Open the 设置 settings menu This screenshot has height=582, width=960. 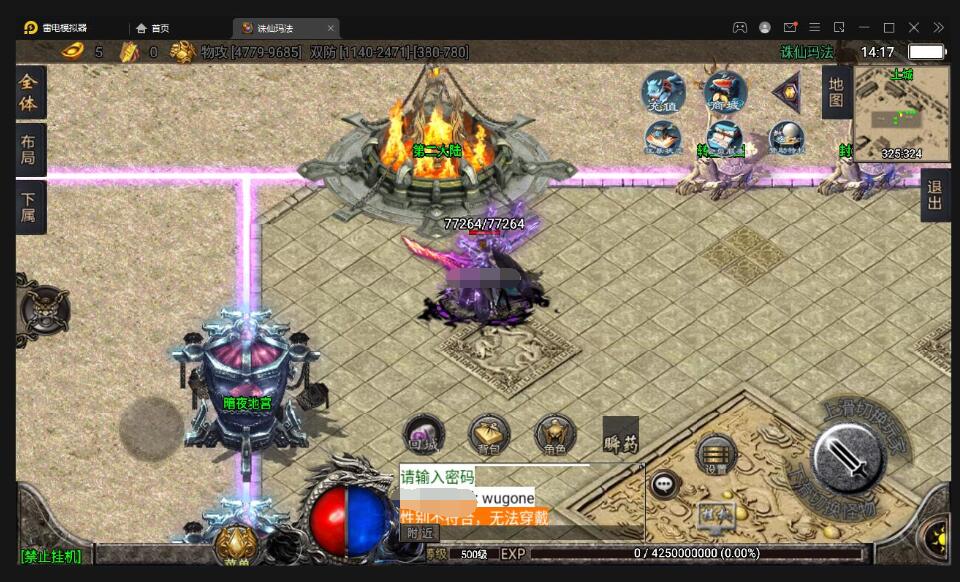tap(716, 455)
